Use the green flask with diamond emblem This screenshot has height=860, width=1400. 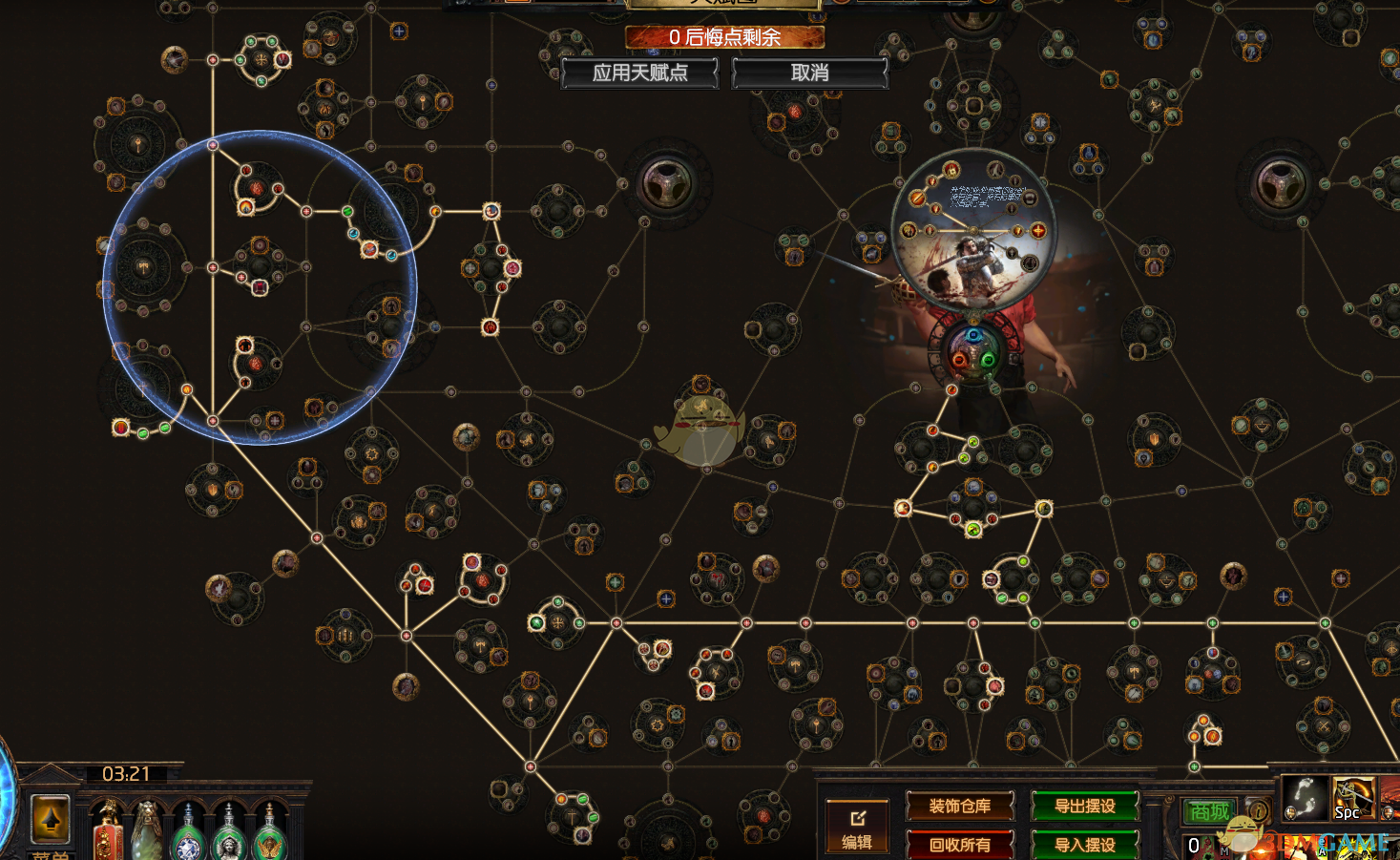click(188, 837)
